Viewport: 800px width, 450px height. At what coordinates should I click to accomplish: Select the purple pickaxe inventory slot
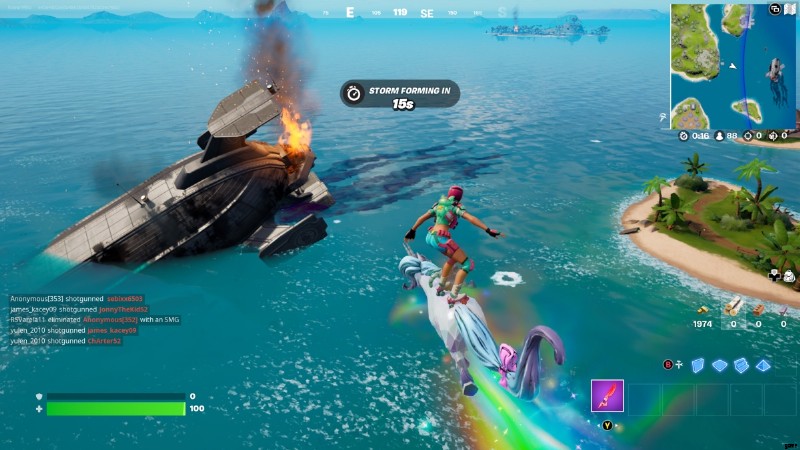point(607,396)
